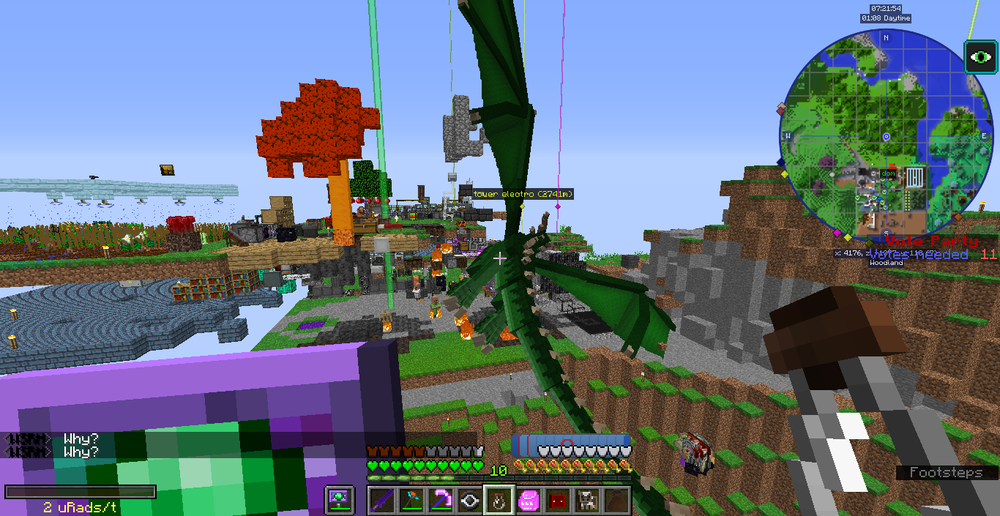
Task: Choose the cow item hotbar slot
Action: pyautogui.click(x=586, y=499)
